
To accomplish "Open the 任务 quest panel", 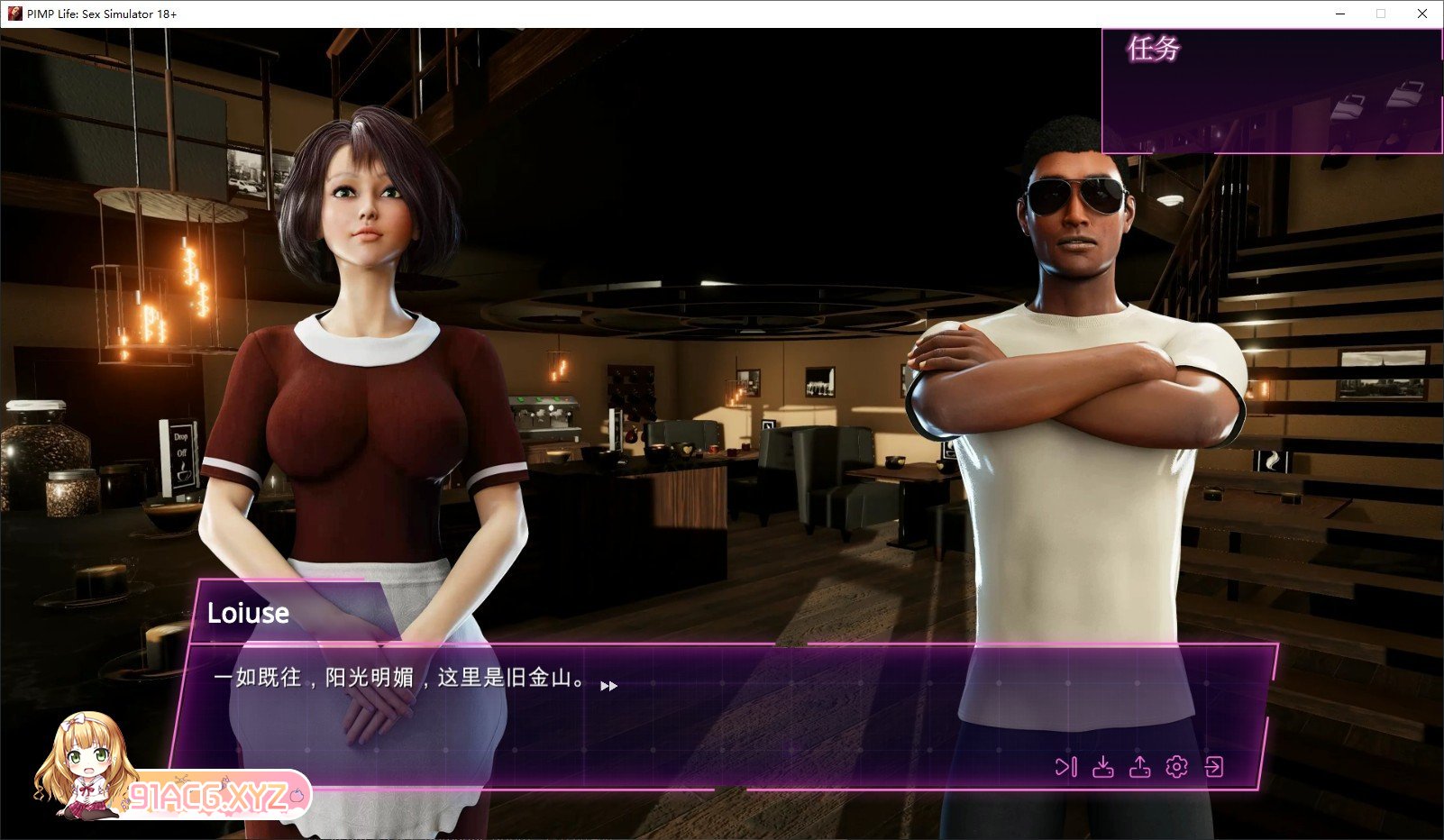I will click(1154, 49).
